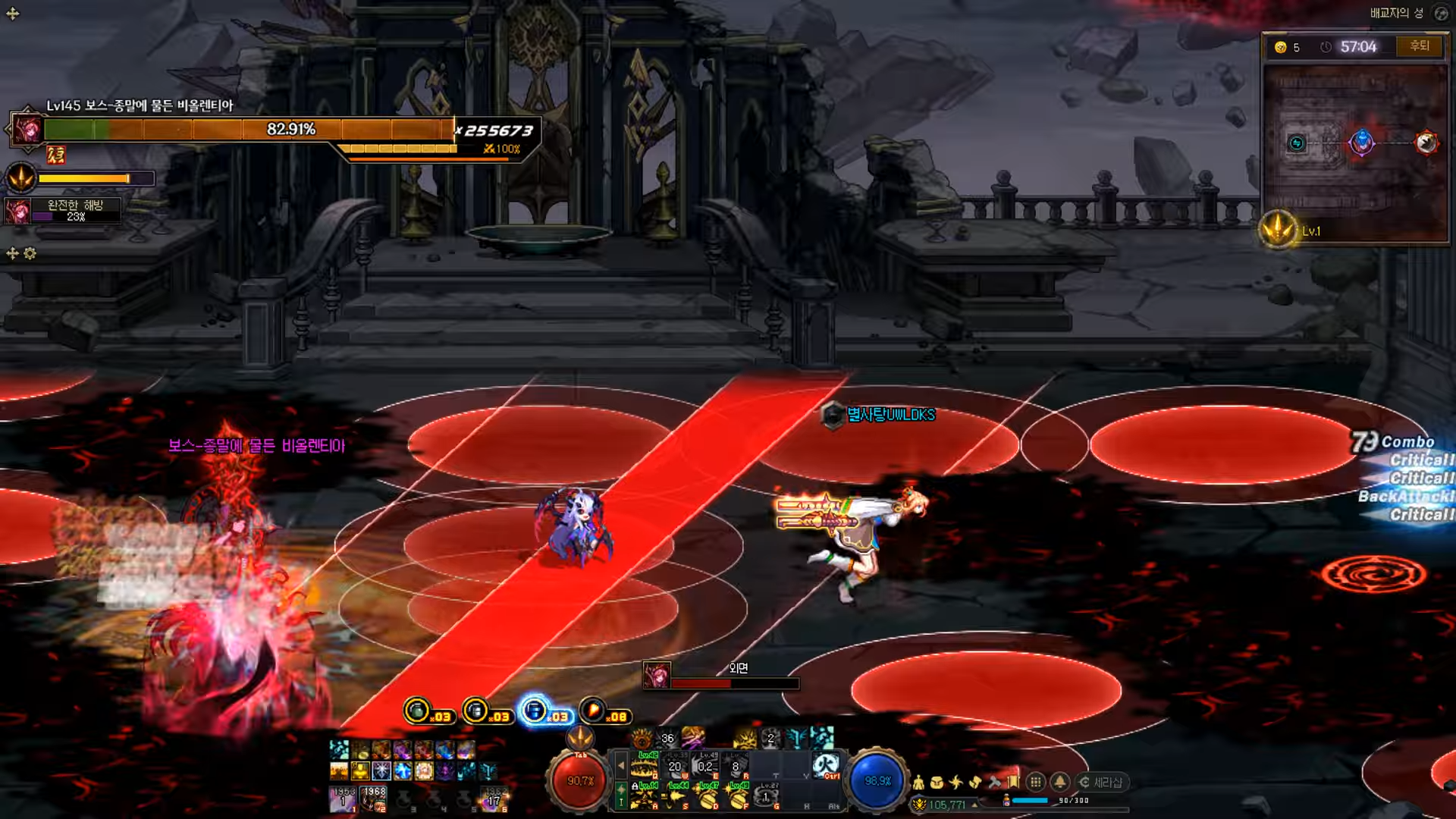The width and height of the screenshot is (1456, 819).
Task: Open the yellow bookmark menu icon
Action: pos(1013,782)
